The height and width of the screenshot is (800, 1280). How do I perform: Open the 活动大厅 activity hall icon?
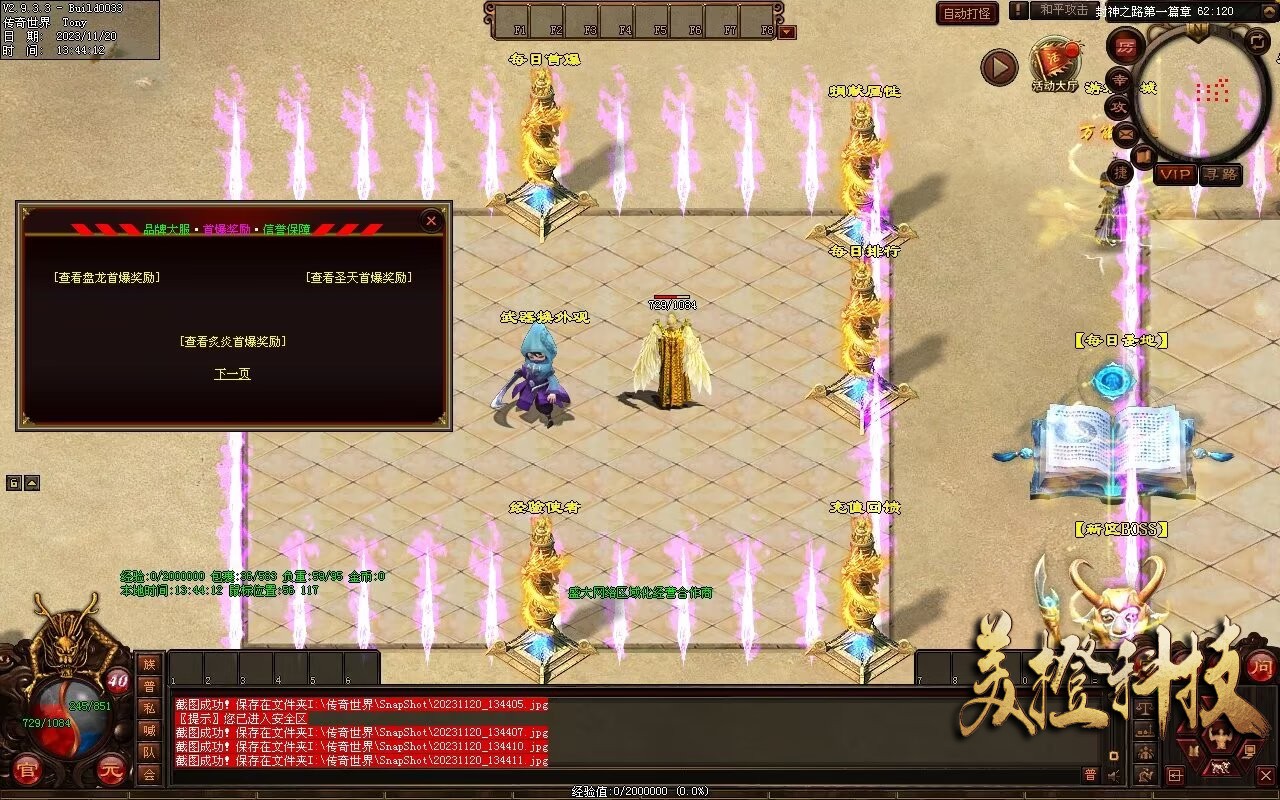pos(1055,65)
